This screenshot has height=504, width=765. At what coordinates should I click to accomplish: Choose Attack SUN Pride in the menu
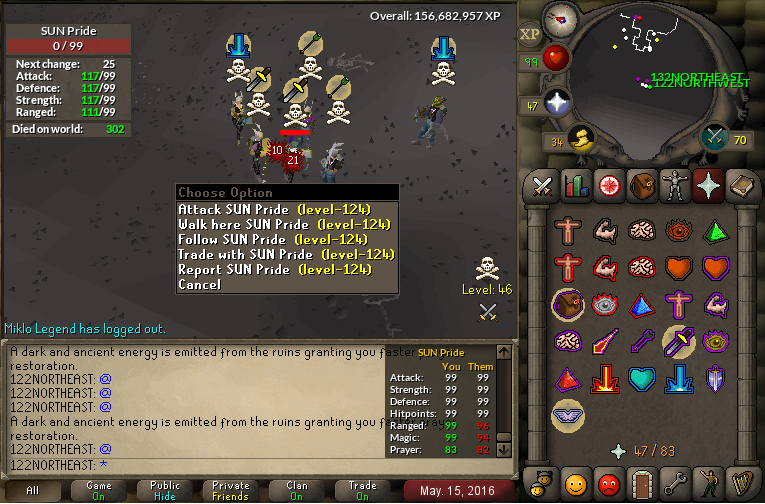(x=273, y=209)
